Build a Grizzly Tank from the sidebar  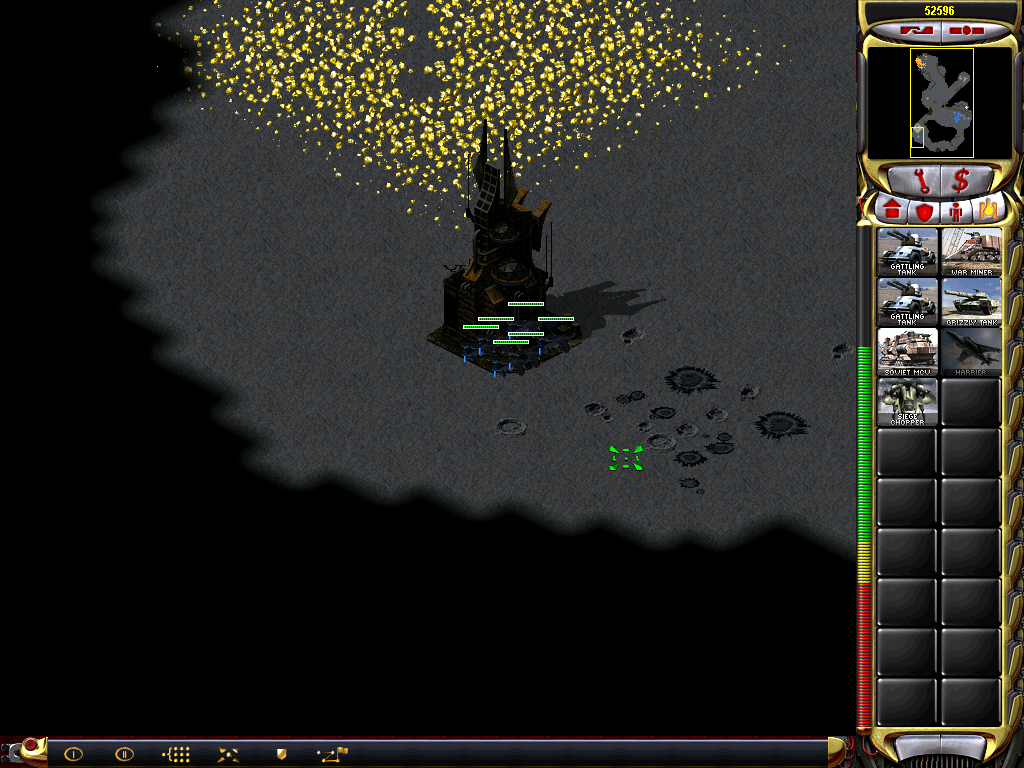[971, 301]
